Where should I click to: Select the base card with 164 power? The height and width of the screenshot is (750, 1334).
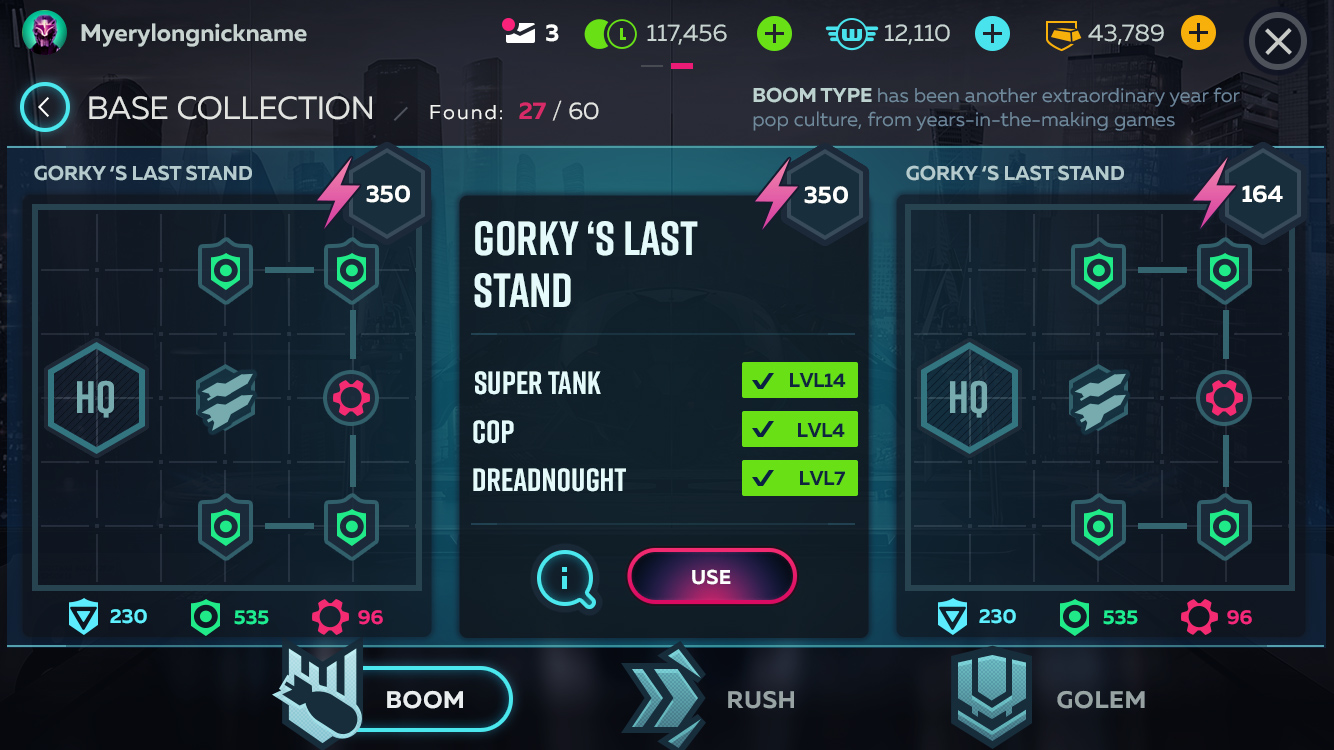(x=1100, y=400)
